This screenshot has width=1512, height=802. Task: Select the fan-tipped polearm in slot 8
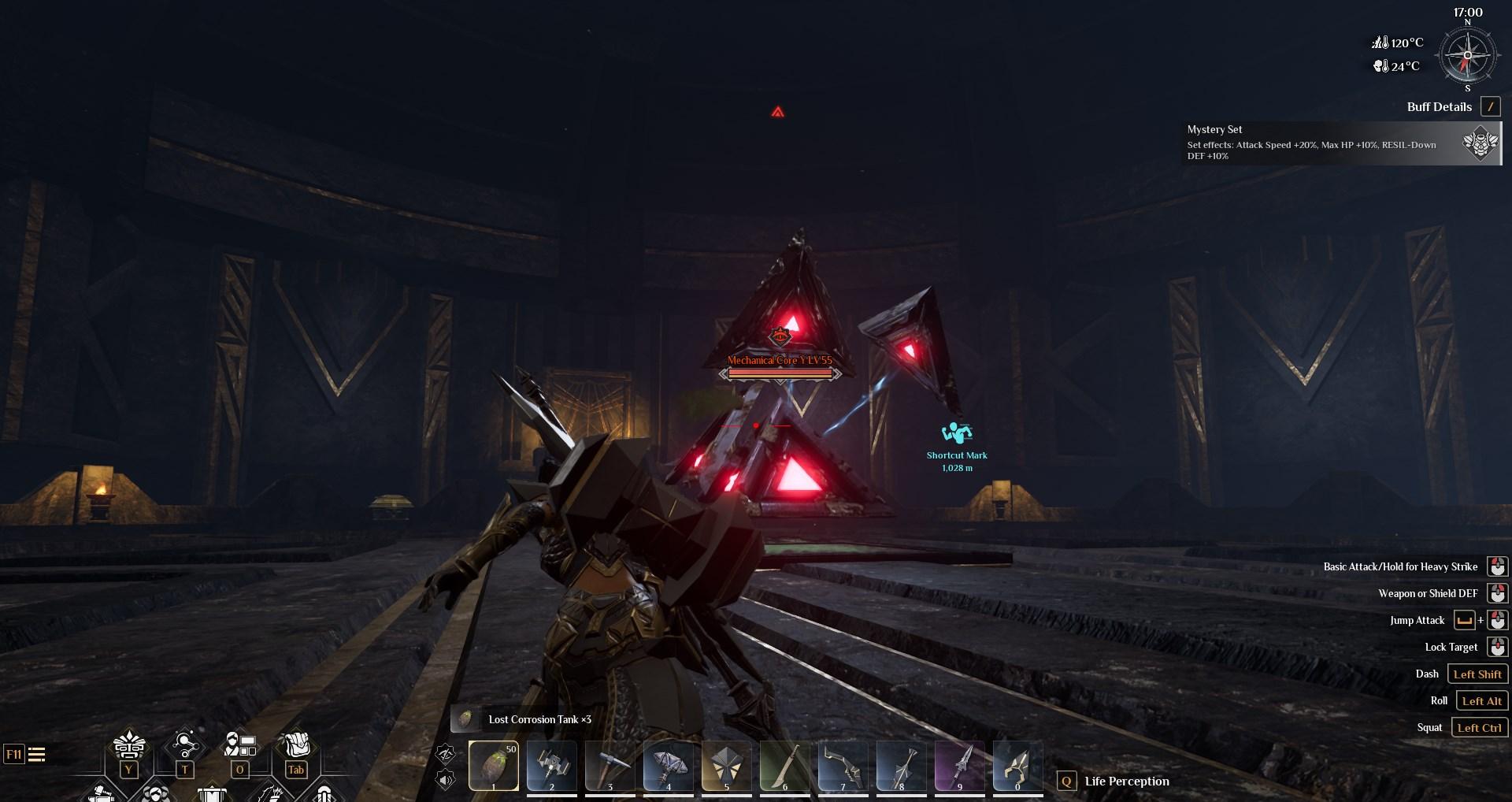tap(902, 765)
